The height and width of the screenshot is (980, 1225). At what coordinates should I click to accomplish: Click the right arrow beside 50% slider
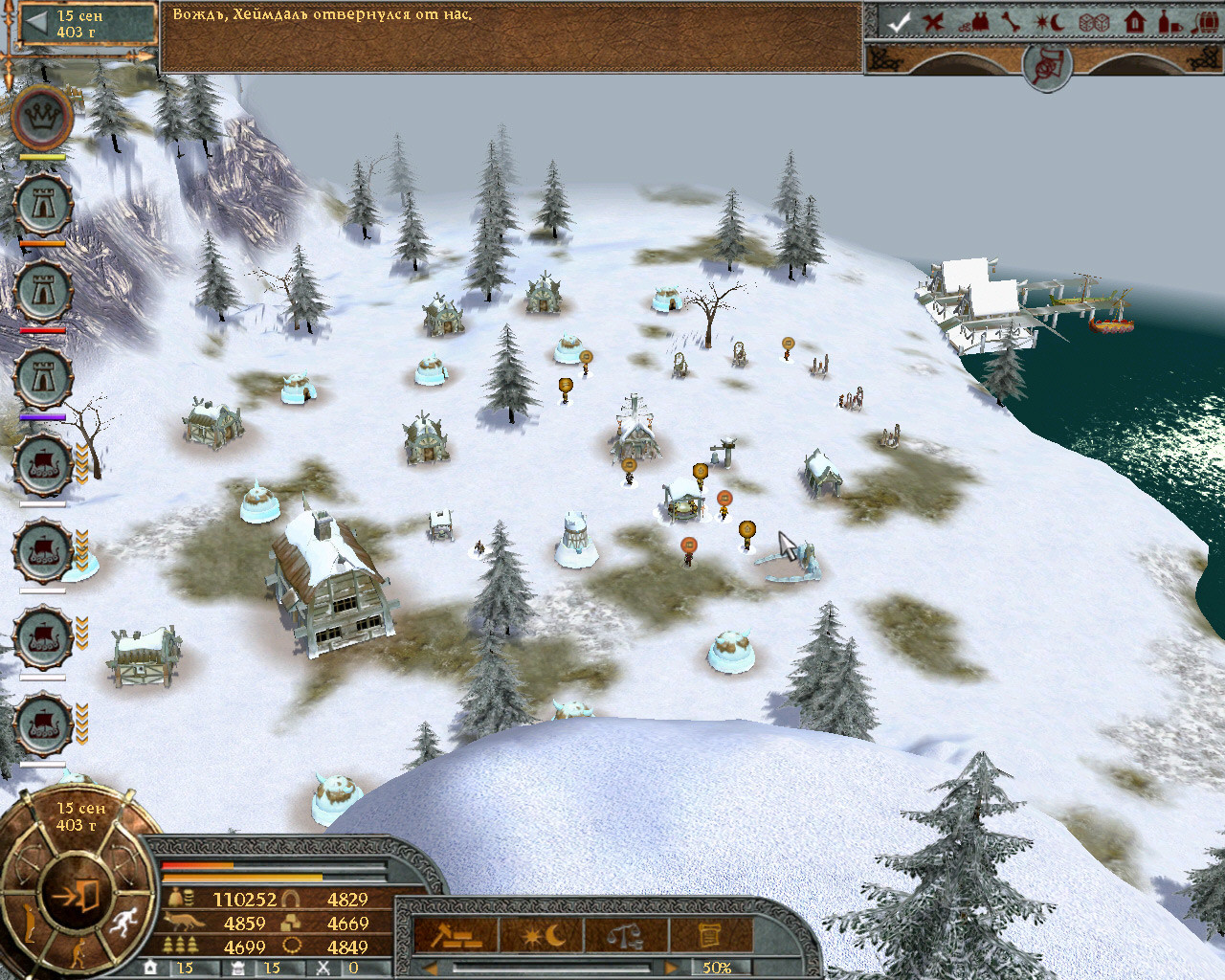(673, 968)
